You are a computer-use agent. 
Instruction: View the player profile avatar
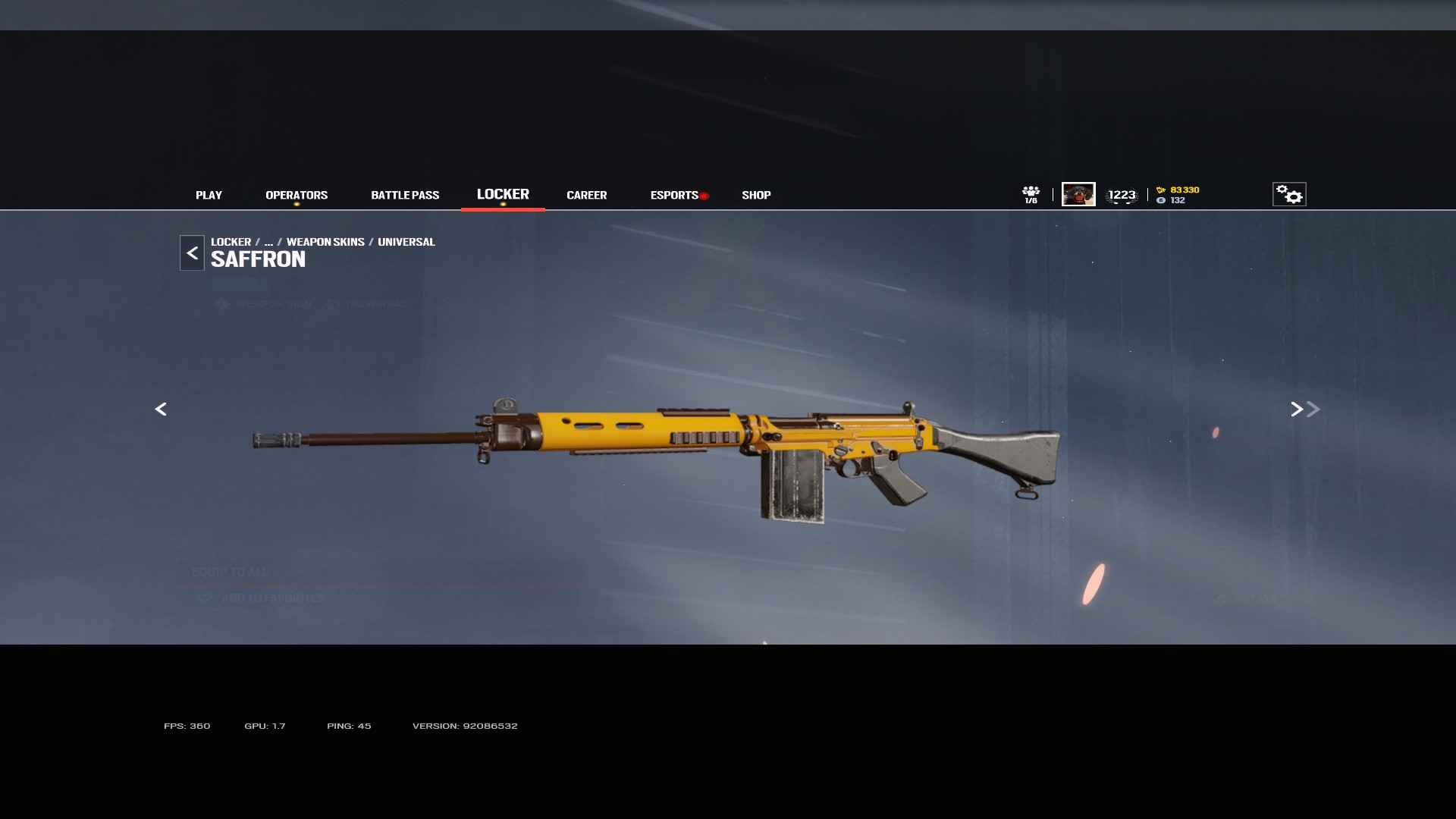click(x=1078, y=194)
